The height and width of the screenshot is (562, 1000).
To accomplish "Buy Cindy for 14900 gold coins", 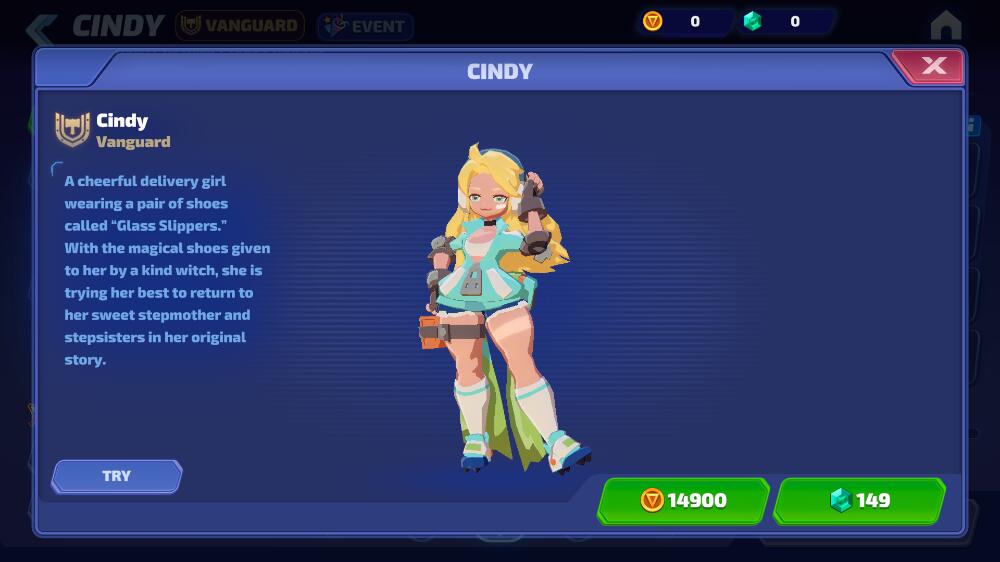I will (x=684, y=500).
